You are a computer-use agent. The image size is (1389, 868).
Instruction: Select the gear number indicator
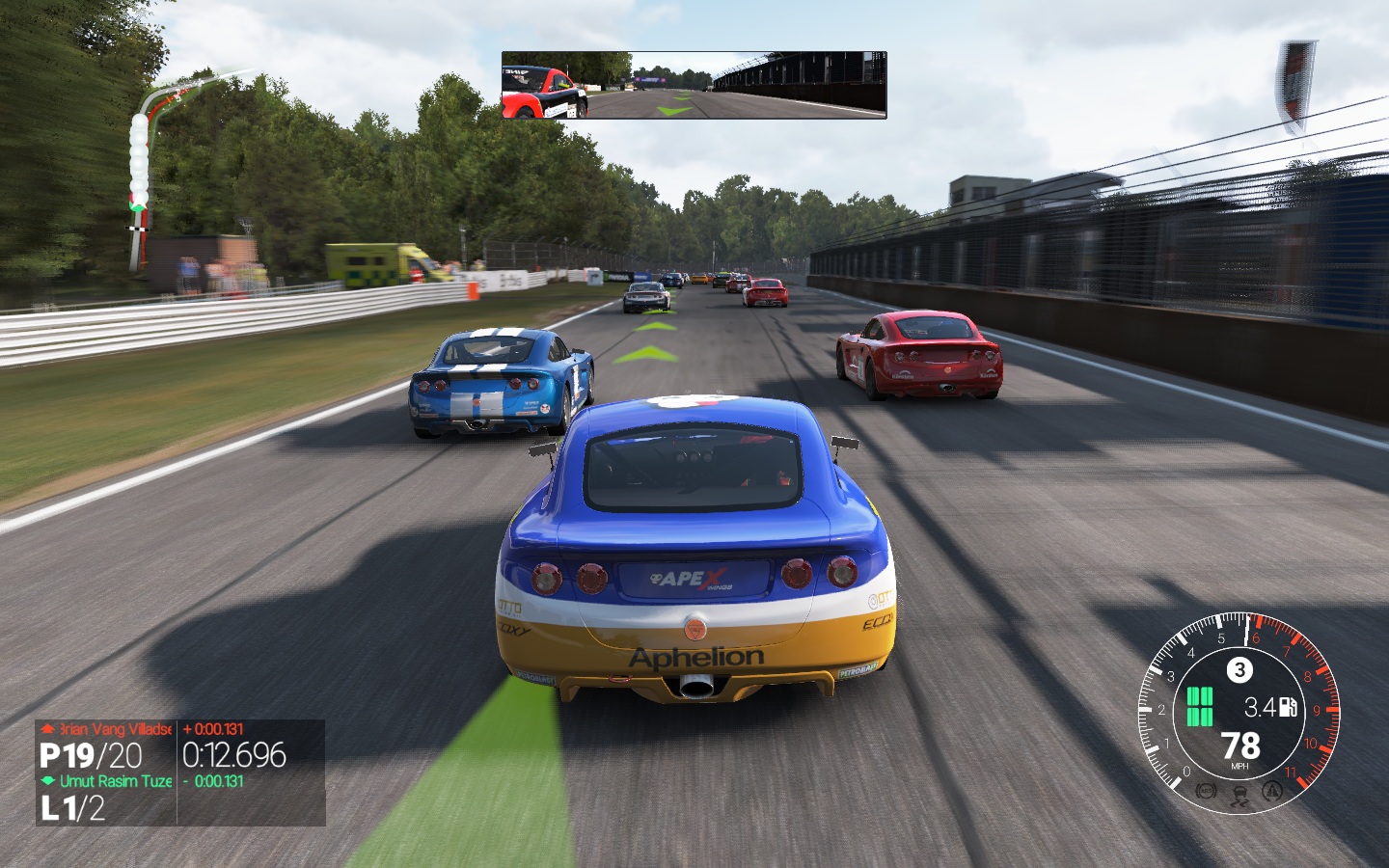click(1239, 669)
